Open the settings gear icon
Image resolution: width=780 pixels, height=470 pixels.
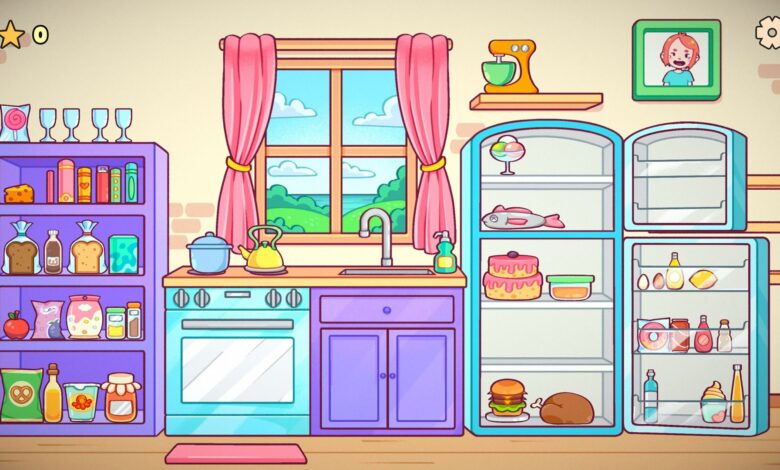[x=769, y=32]
